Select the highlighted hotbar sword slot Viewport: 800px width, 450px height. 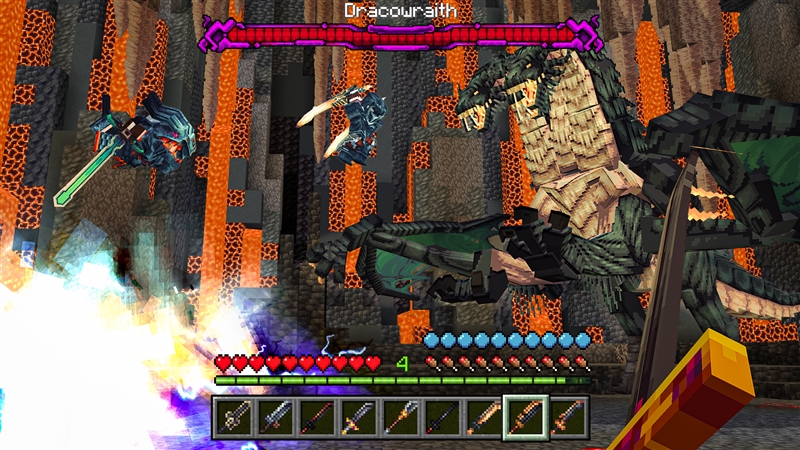tap(526, 416)
